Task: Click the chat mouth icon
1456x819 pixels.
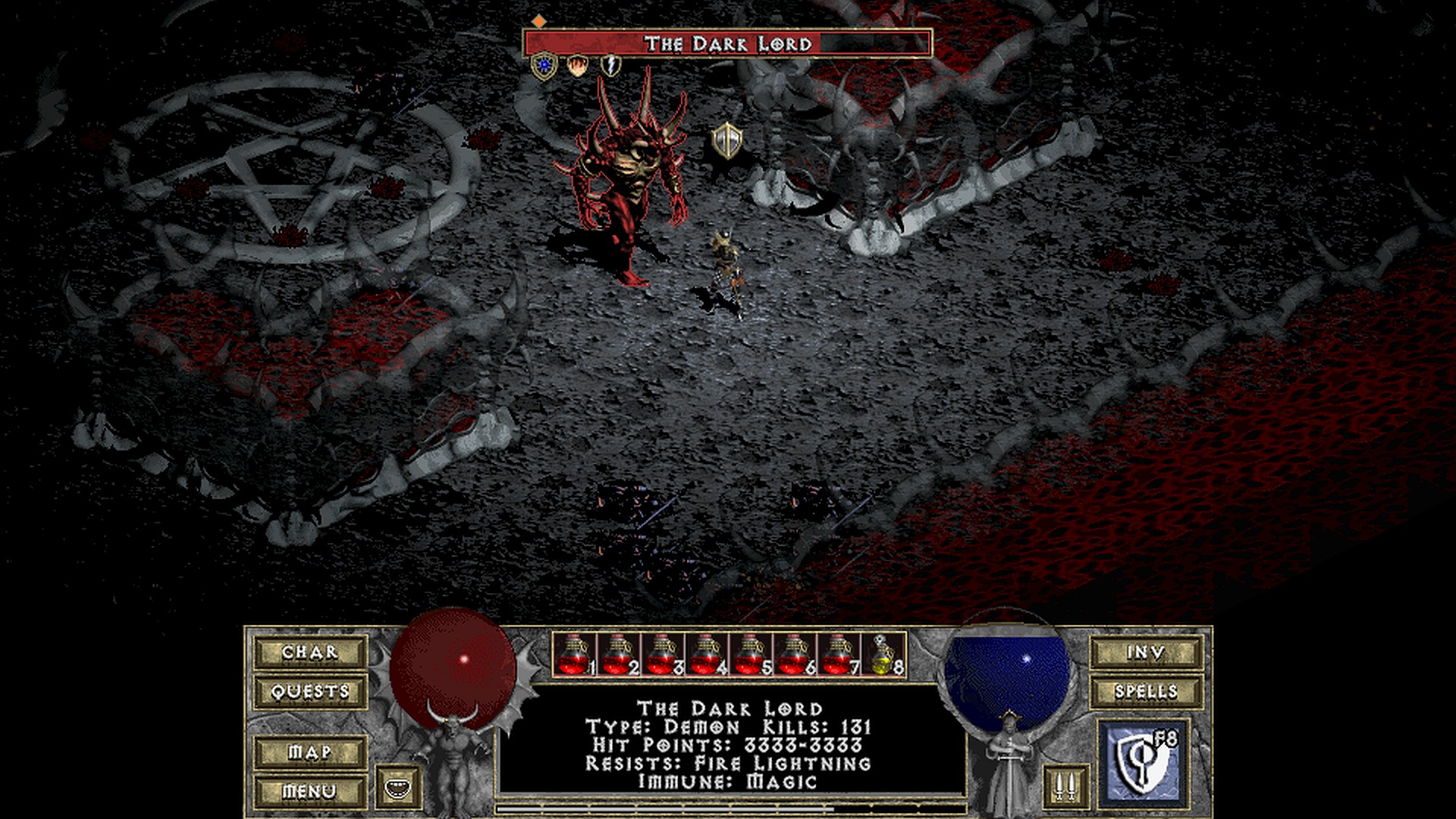Action: click(x=397, y=786)
